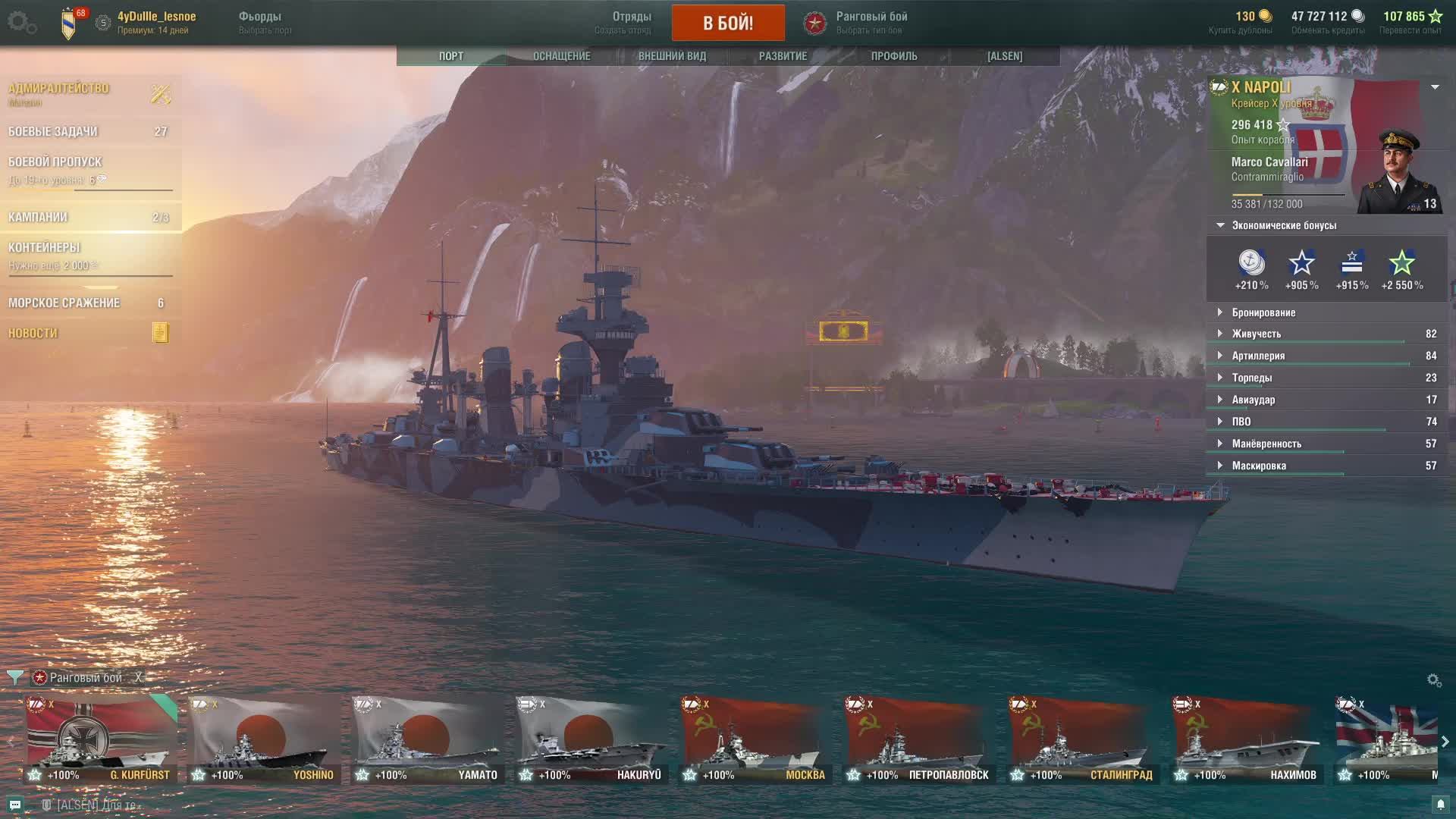Open the [ALSEN] clan tab
The width and height of the screenshot is (1456, 819).
(x=1004, y=56)
